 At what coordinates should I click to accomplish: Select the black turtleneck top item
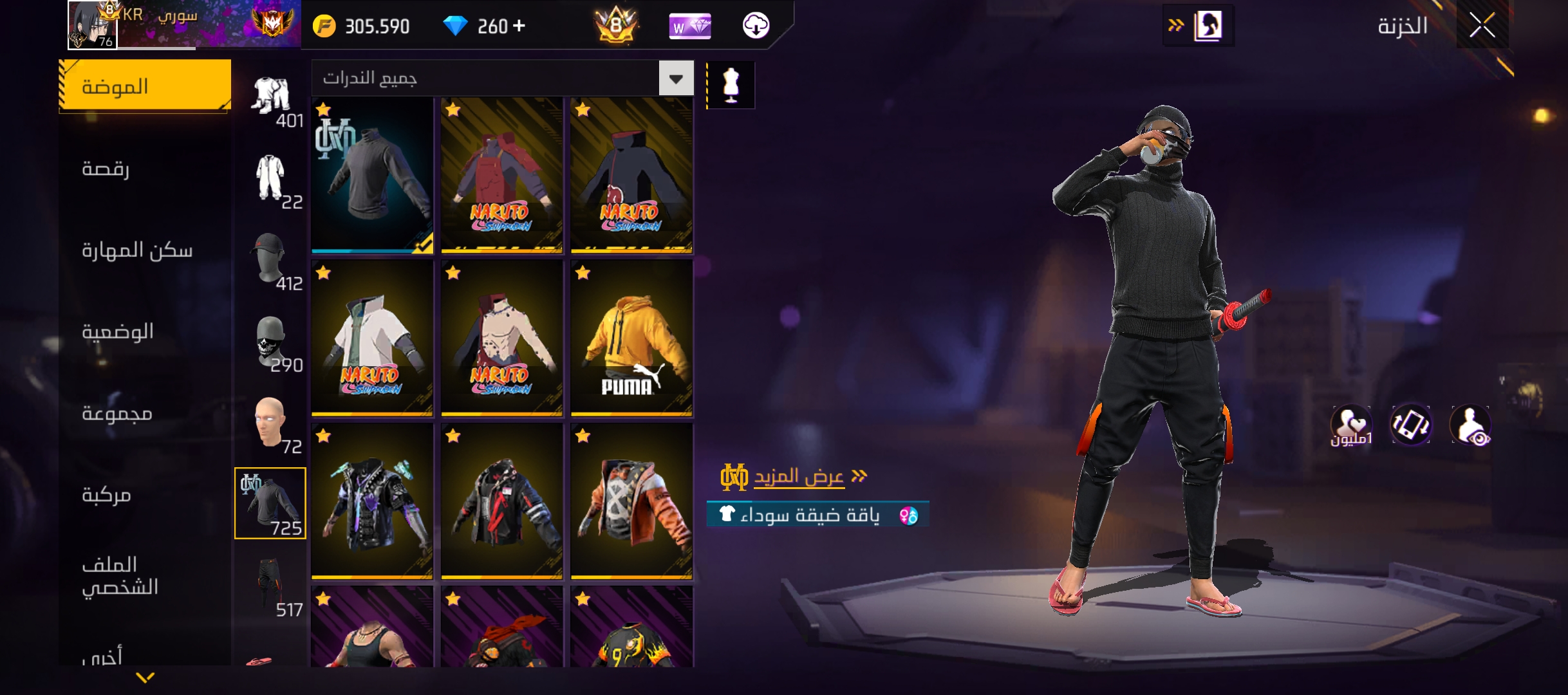(x=372, y=175)
